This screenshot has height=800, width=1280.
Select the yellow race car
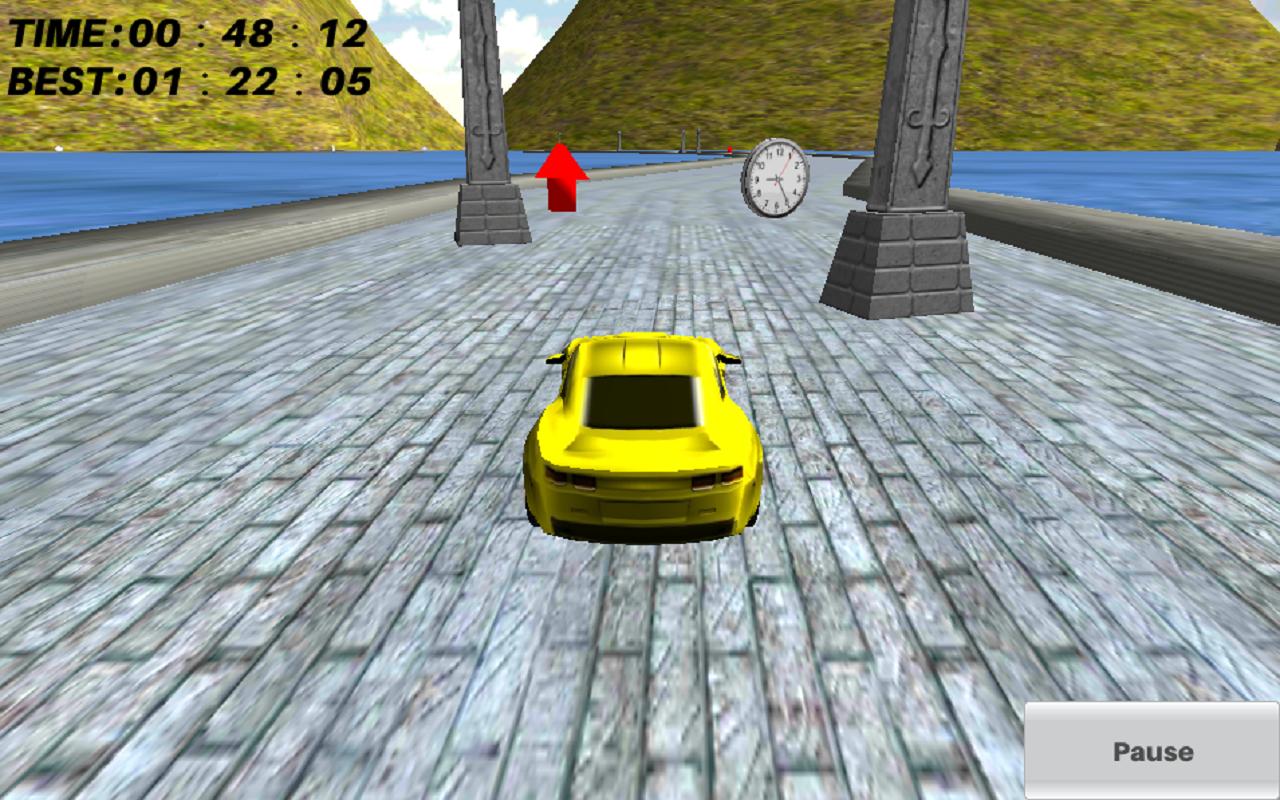(640, 440)
